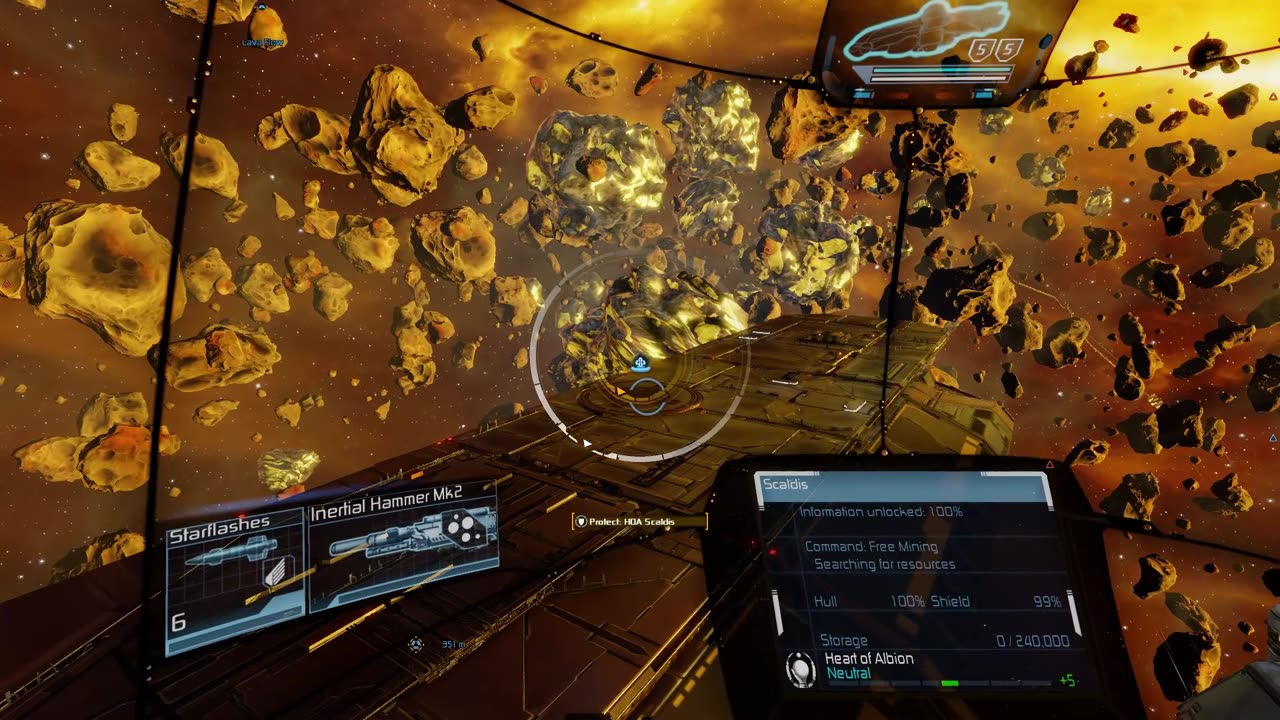Select the Inertial Hammer Mk2 weapon panel
Image resolution: width=1280 pixels, height=720 pixels.
[404, 545]
